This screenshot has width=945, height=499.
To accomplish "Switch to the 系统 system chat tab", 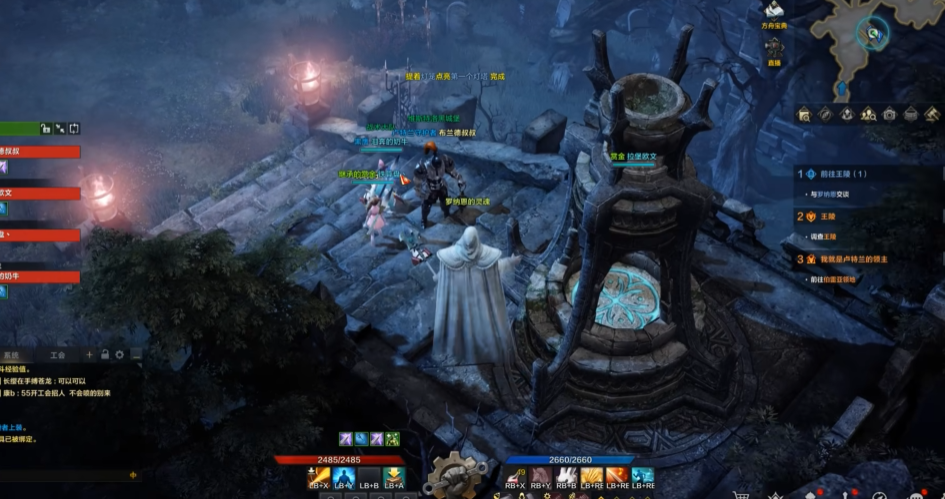I will tap(11, 355).
